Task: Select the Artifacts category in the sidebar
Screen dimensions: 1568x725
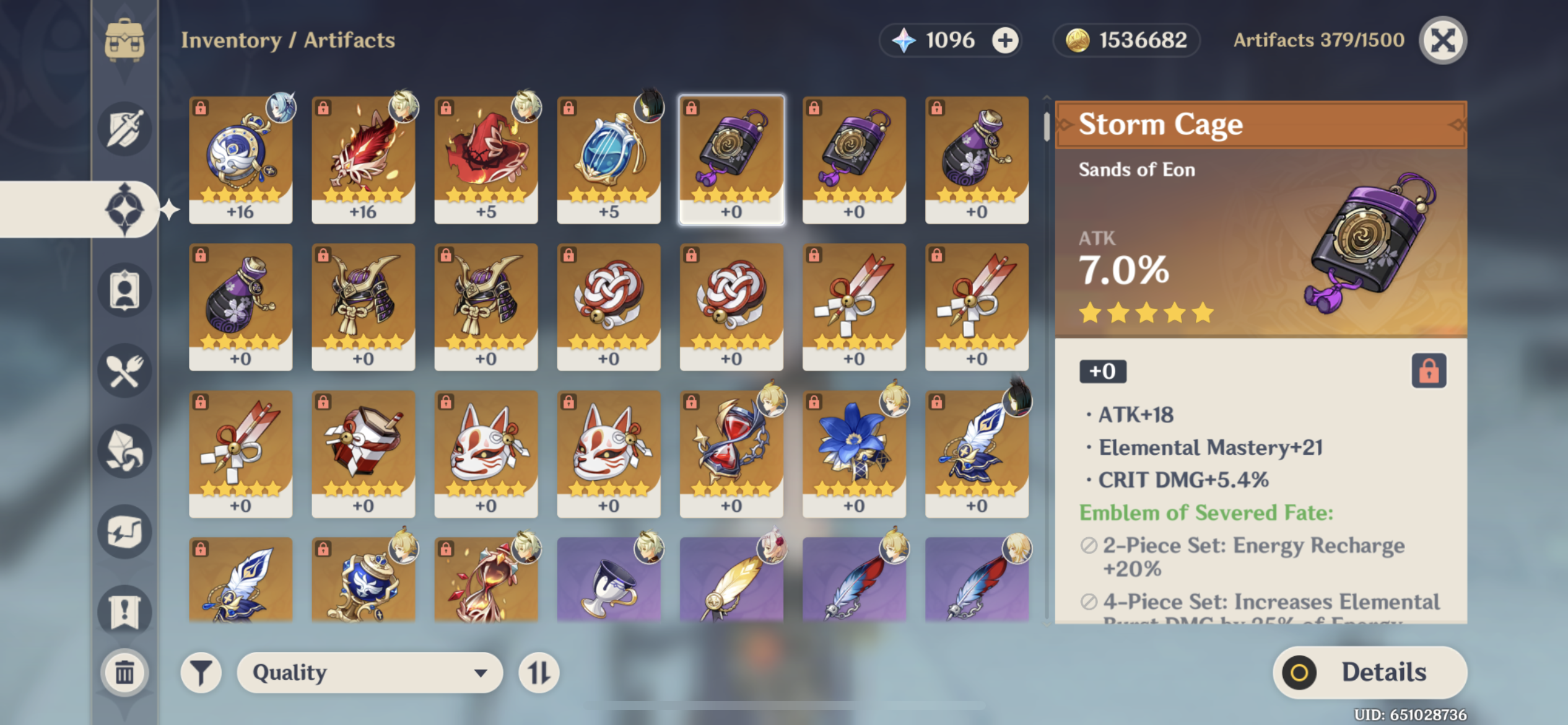Action: point(126,208)
